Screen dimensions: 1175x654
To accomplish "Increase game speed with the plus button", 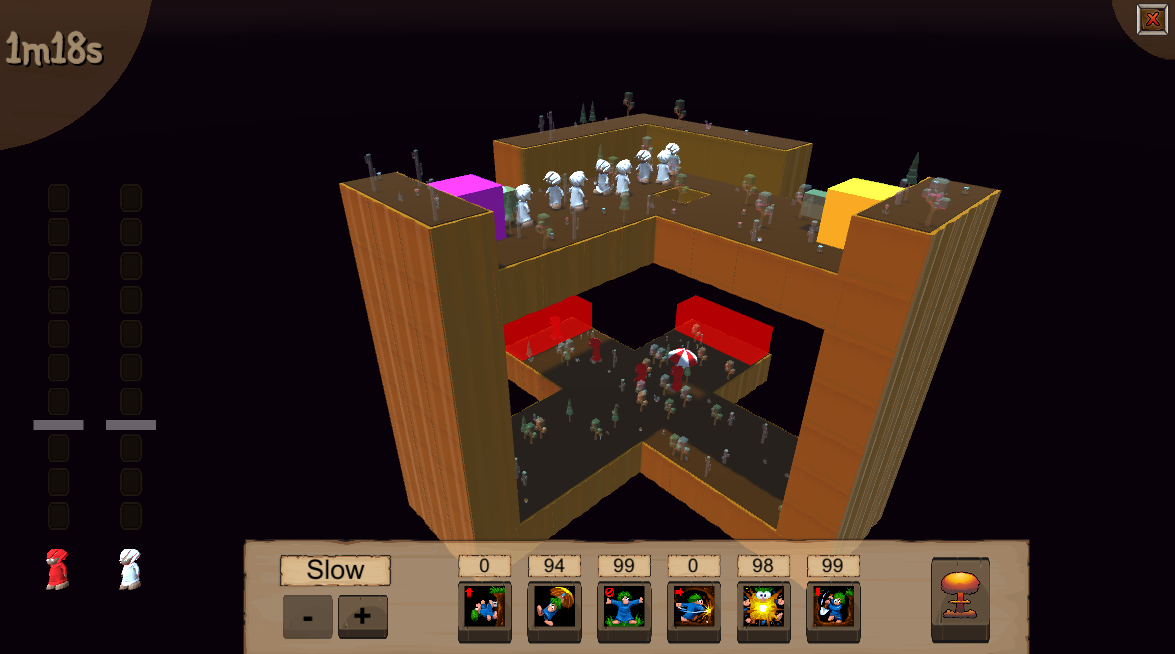I will (362, 616).
